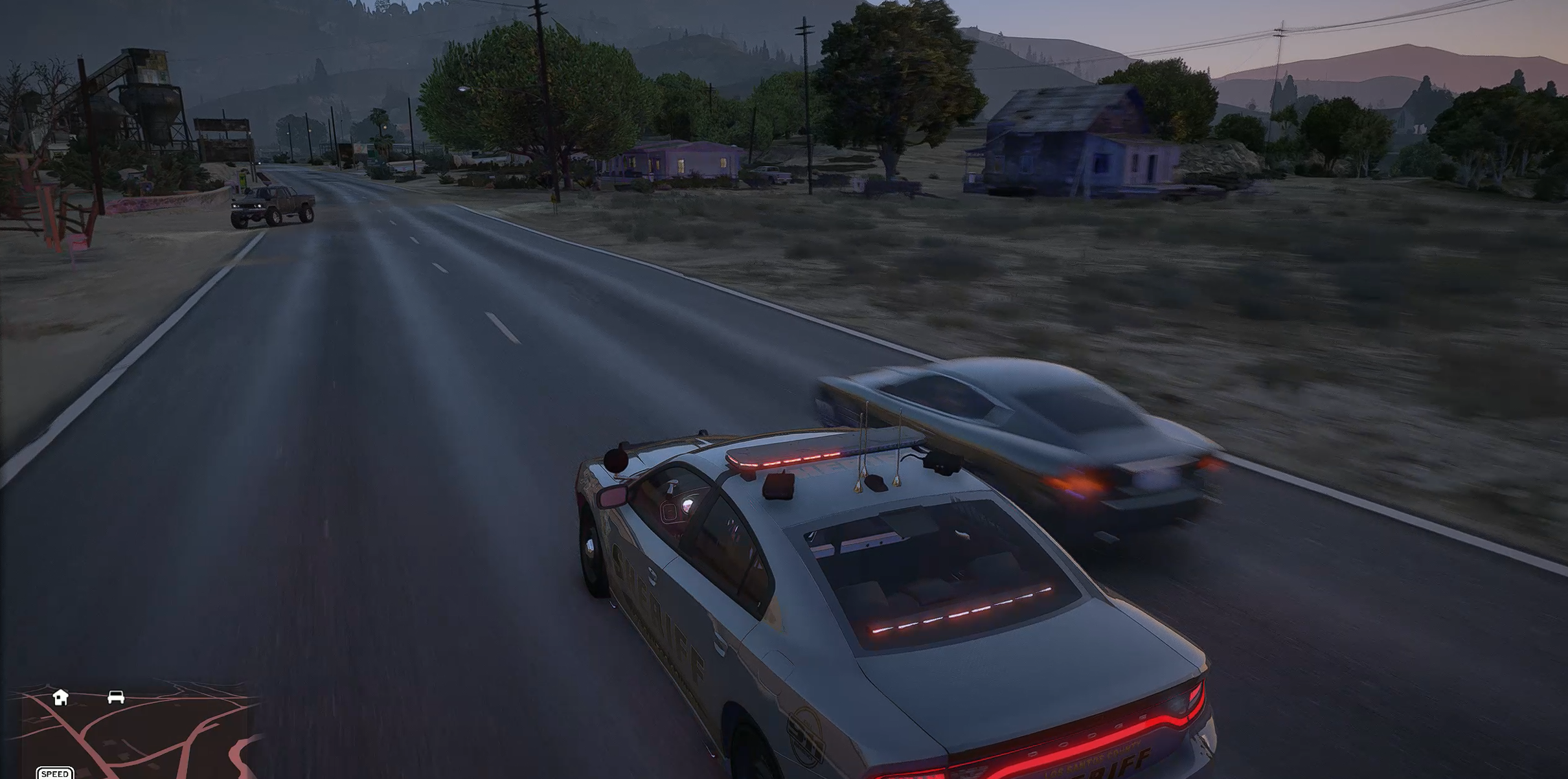Select the house marker on the minimap

click(60, 697)
